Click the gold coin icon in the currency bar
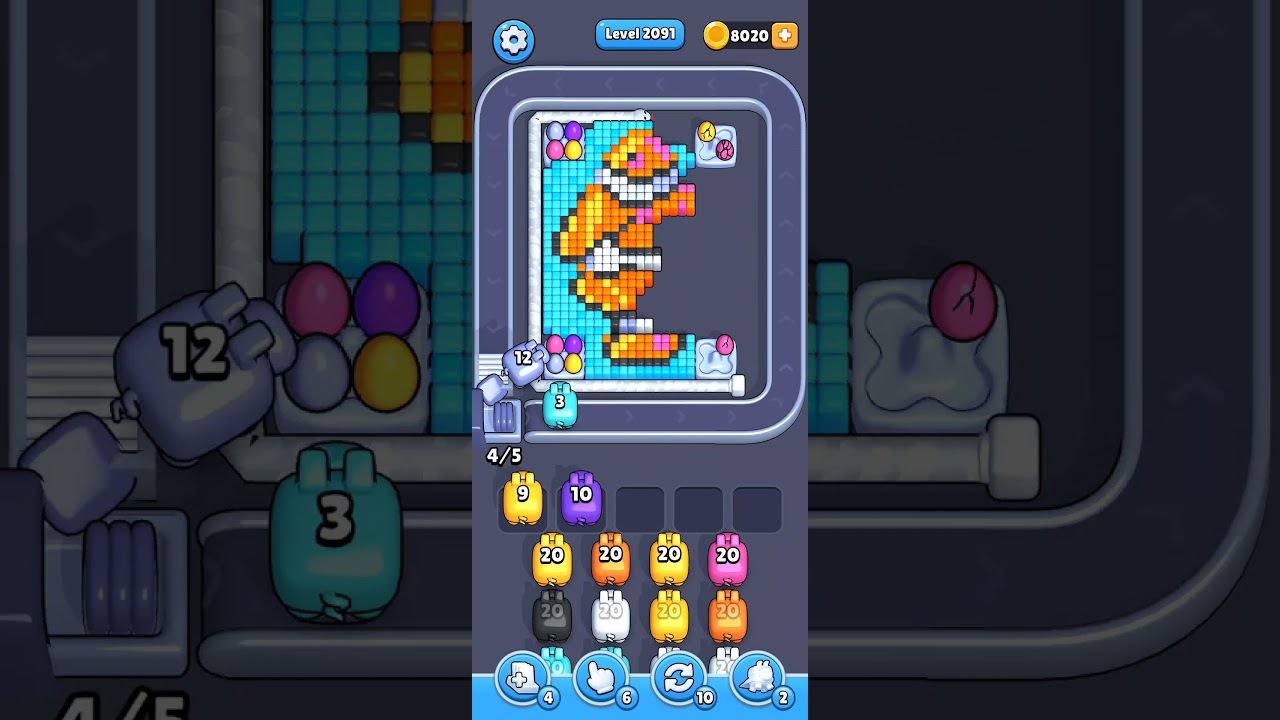The width and height of the screenshot is (1280, 720). click(718, 35)
